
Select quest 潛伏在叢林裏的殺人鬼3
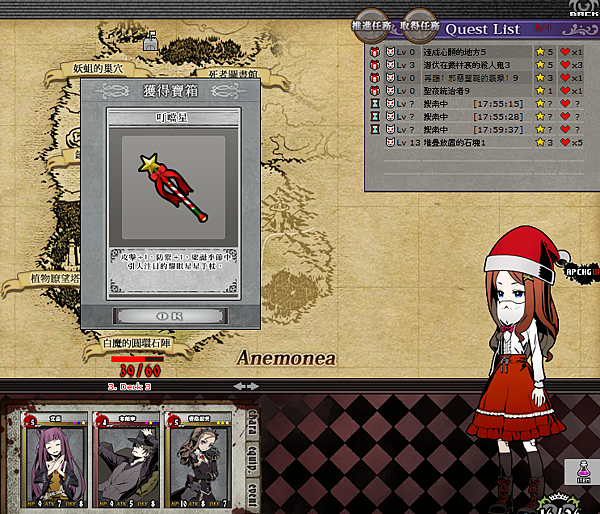(468, 65)
